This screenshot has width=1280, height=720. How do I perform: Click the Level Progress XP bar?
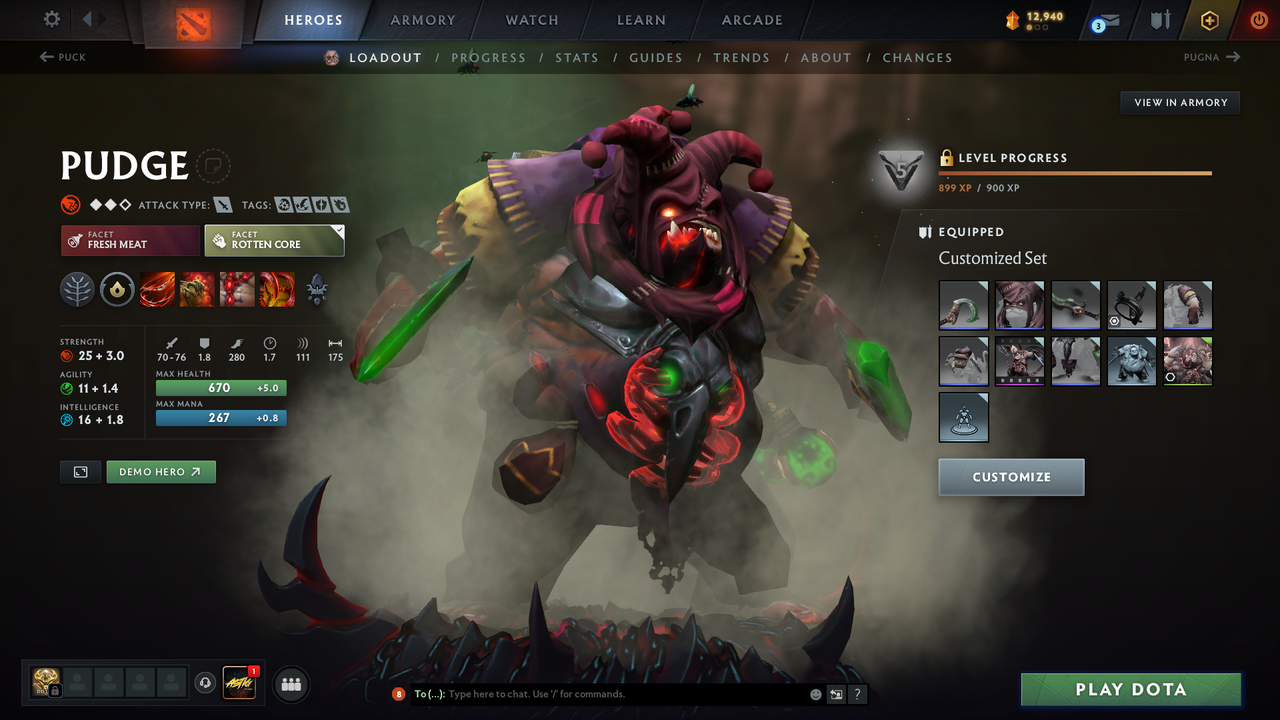[1076, 172]
